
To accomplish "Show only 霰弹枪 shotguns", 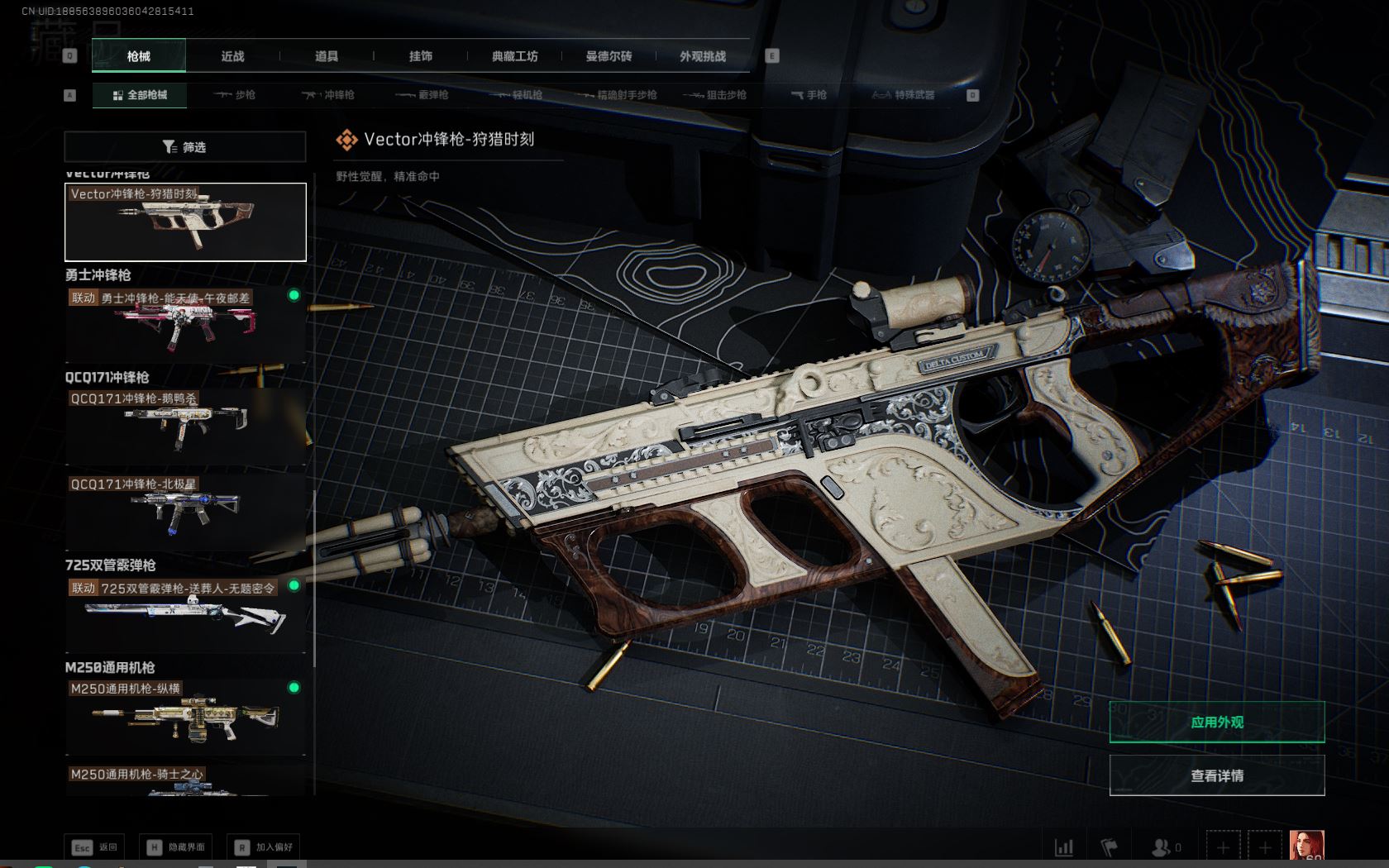I will (x=422, y=95).
